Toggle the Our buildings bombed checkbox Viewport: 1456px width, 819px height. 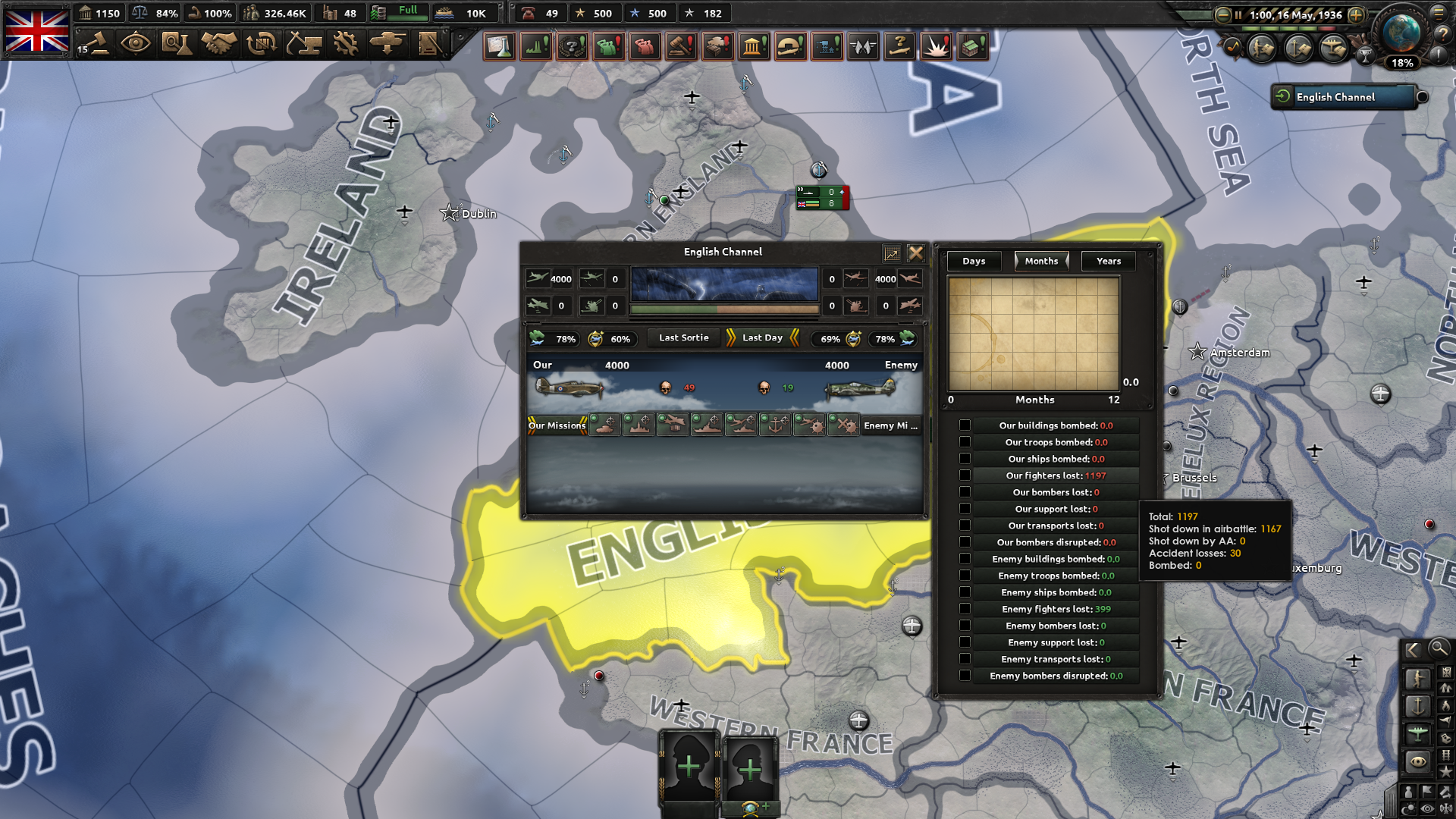click(965, 425)
